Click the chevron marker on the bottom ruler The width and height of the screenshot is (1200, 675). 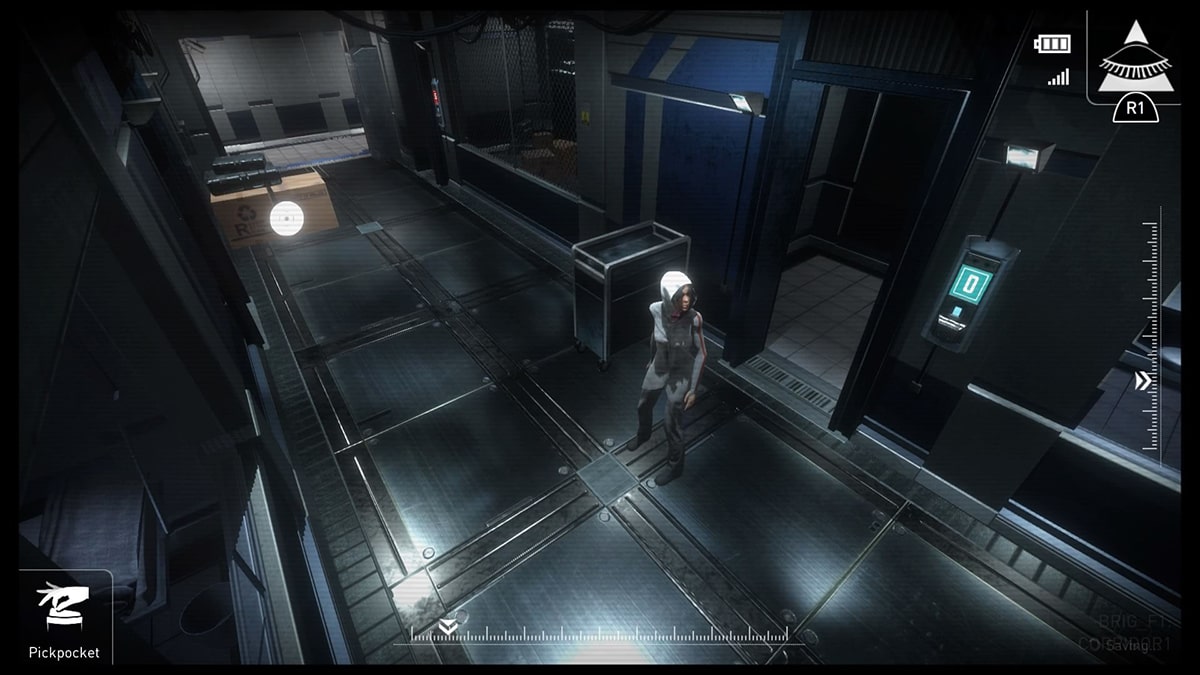(x=445, y=627)
